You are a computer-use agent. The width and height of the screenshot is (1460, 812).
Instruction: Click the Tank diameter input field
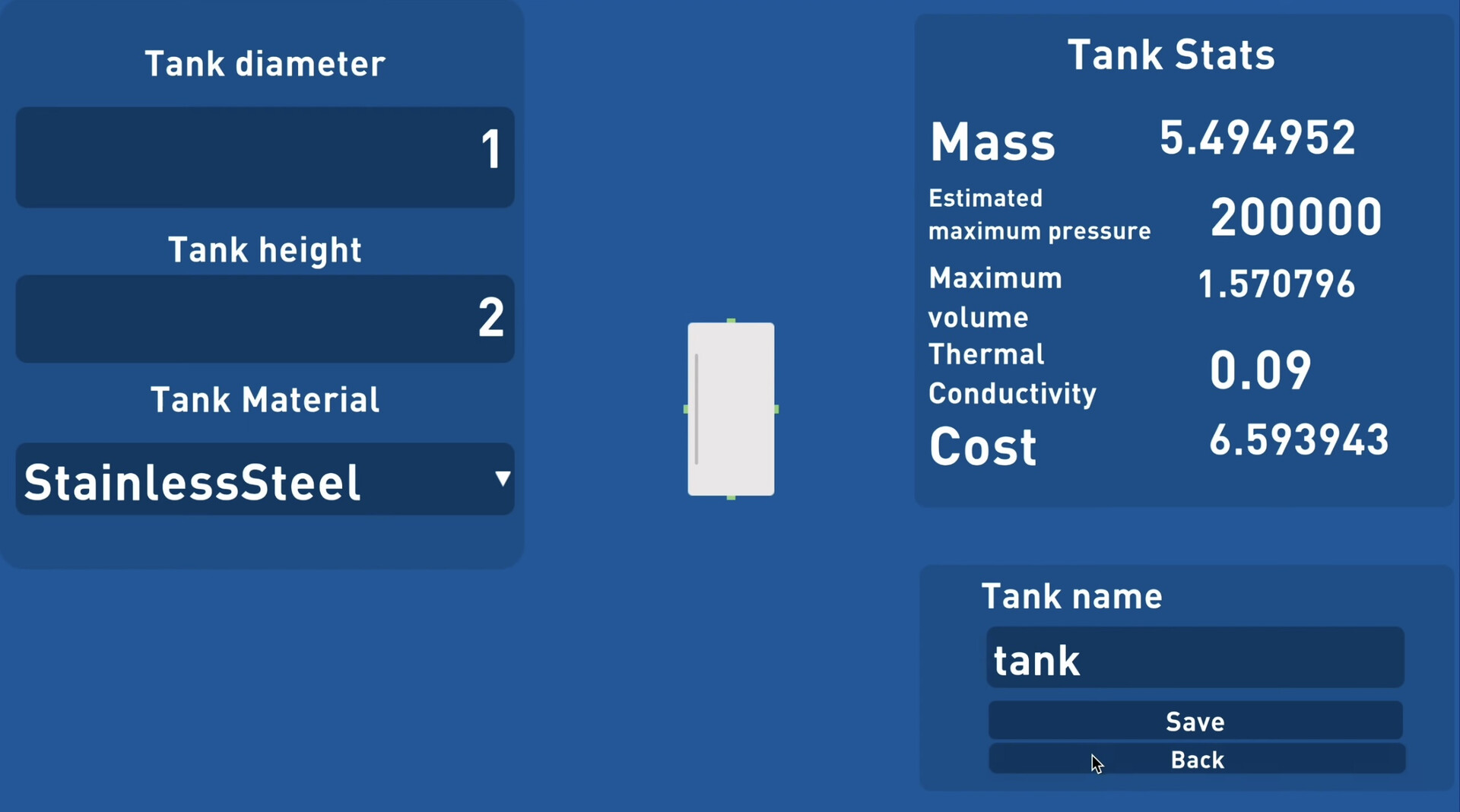pyautogui.click(x=264, y=157)
